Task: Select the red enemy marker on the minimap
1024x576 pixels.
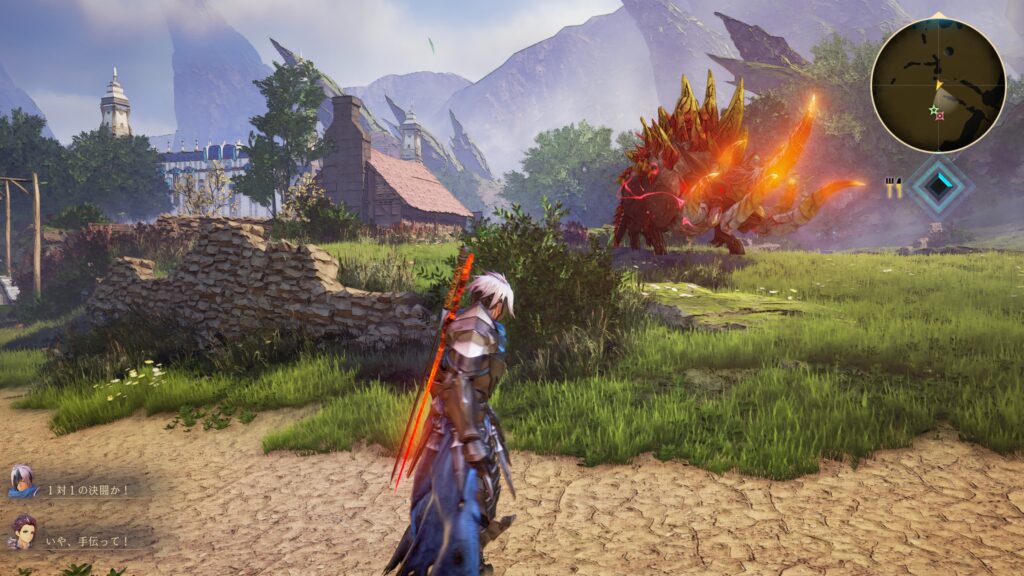Action: point(940,116)
